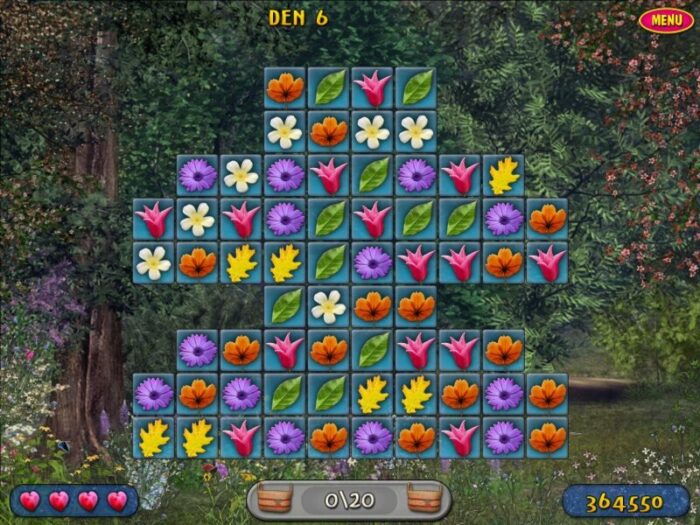Select the purple flower tile in the seventh row
700x525 pixels.
pos(197,350)
